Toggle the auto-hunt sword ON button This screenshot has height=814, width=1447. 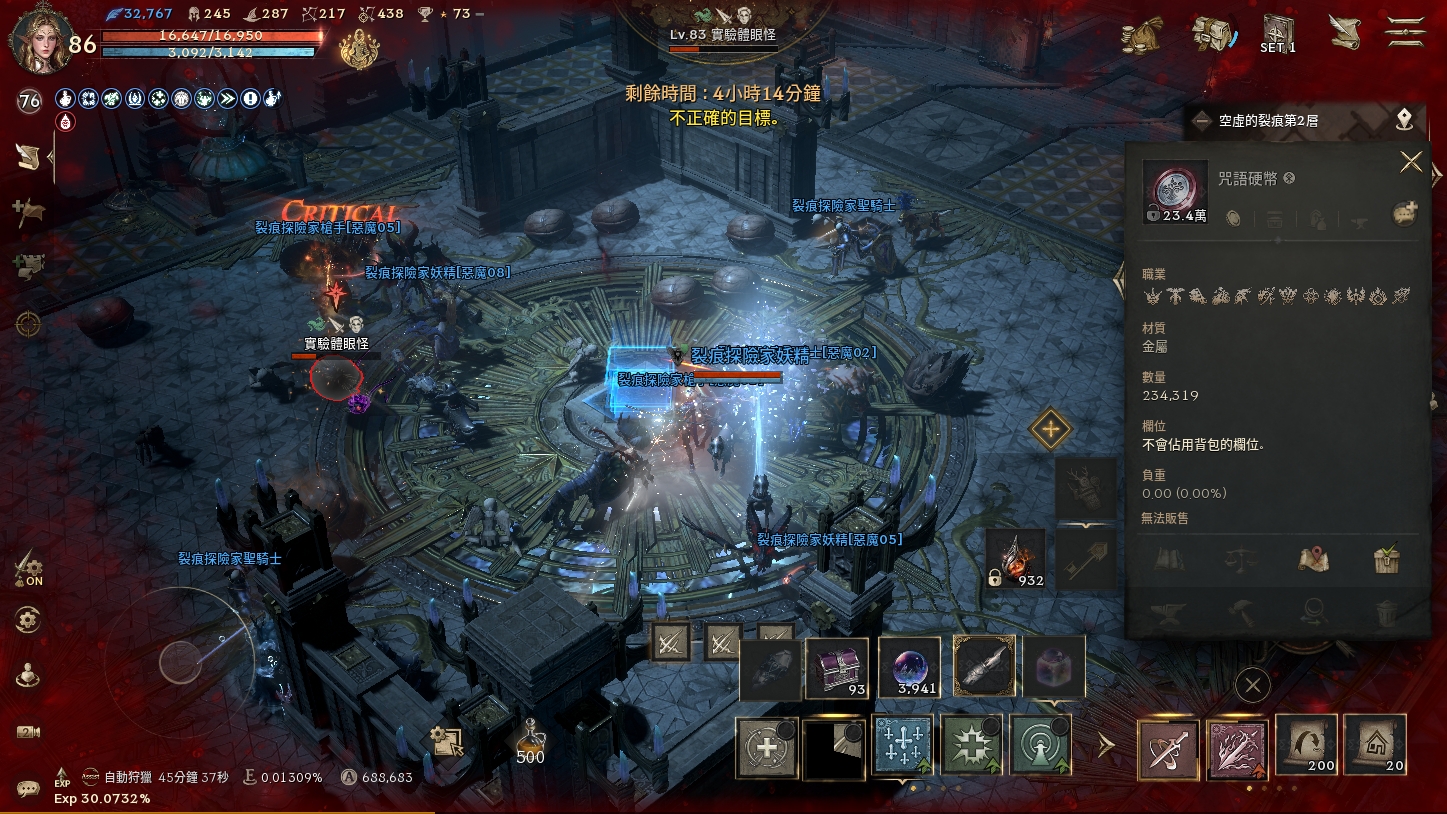(29, 569)
